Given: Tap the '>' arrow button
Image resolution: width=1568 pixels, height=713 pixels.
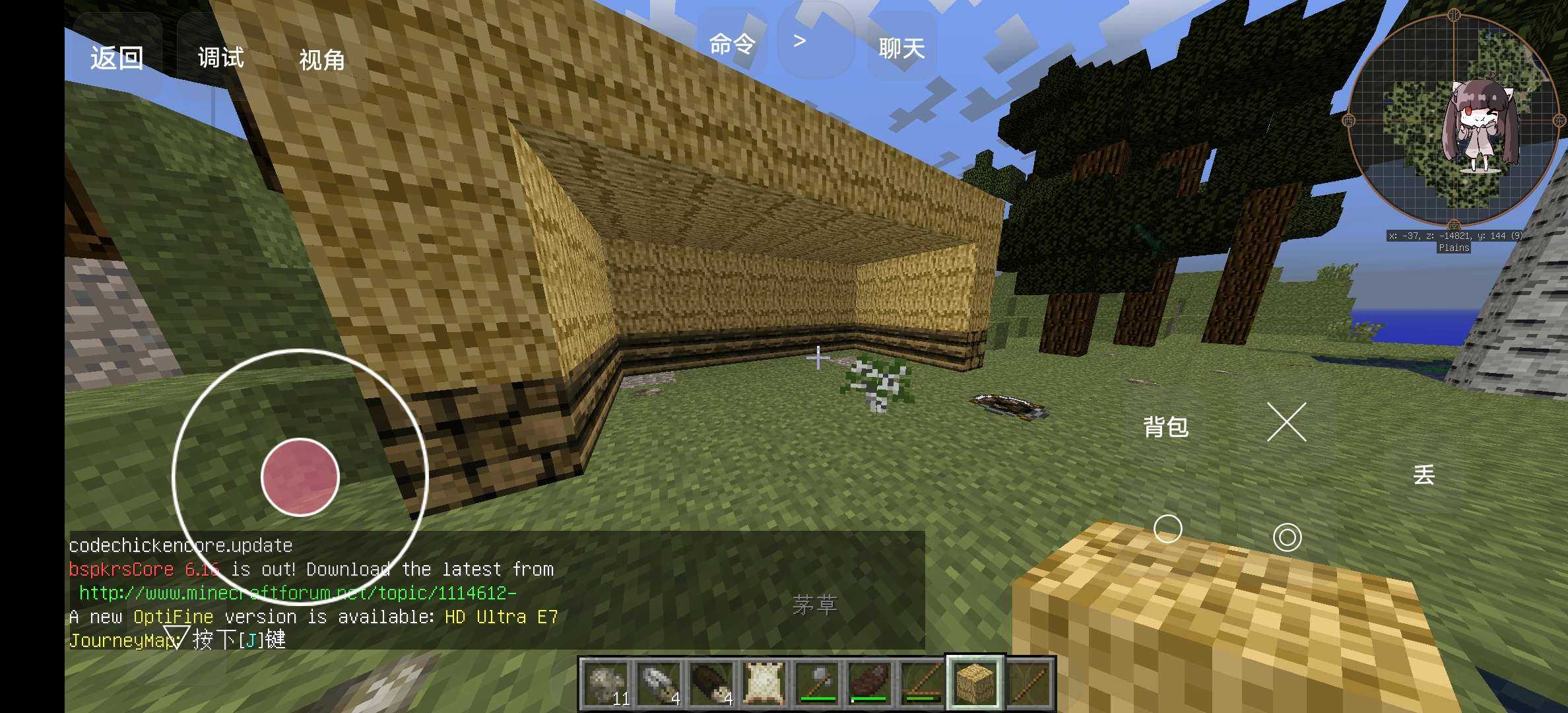Looking at the screenshot, I should [800, 42].
